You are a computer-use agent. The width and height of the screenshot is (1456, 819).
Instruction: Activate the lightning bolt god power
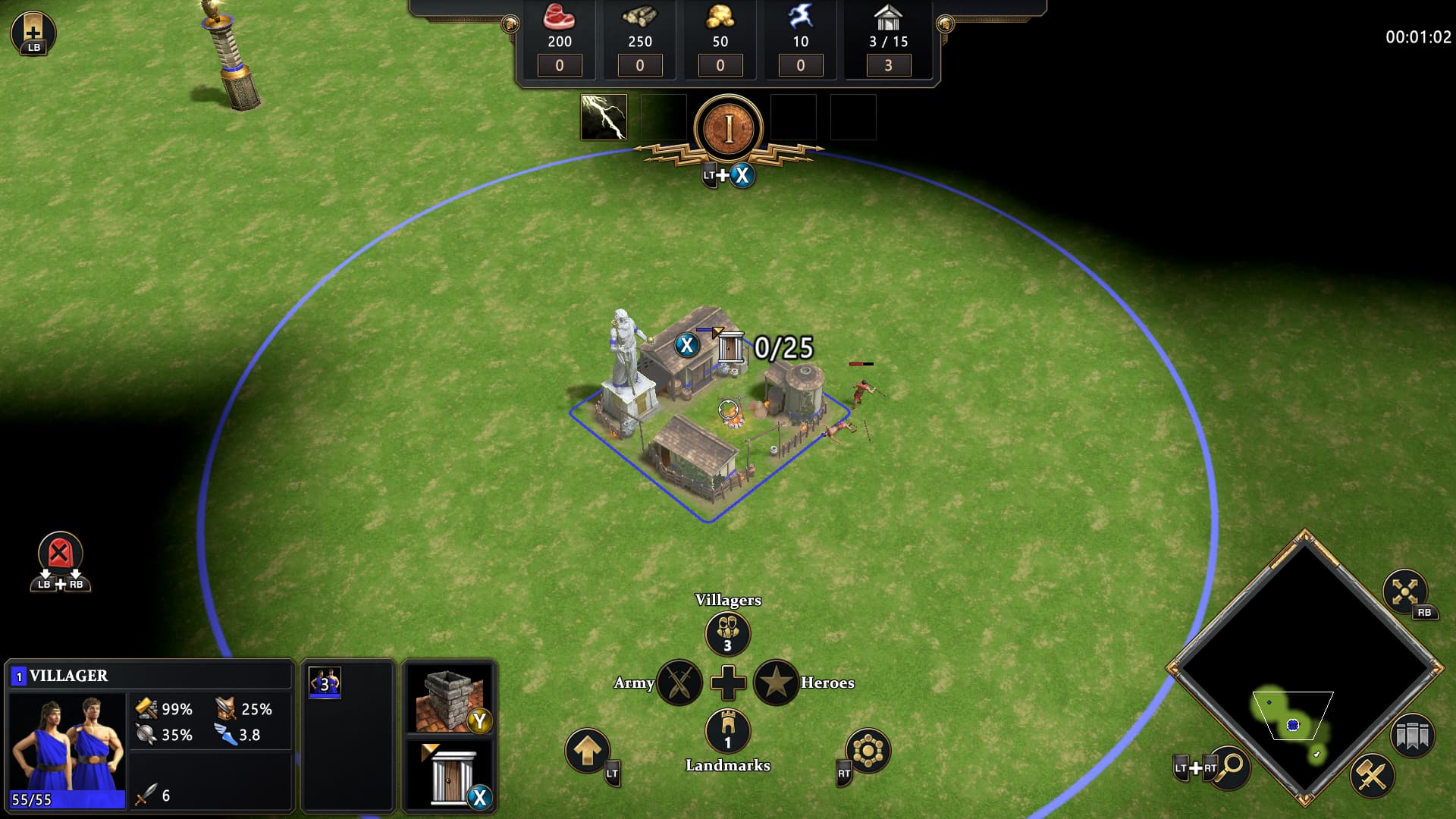click(604, 117)
